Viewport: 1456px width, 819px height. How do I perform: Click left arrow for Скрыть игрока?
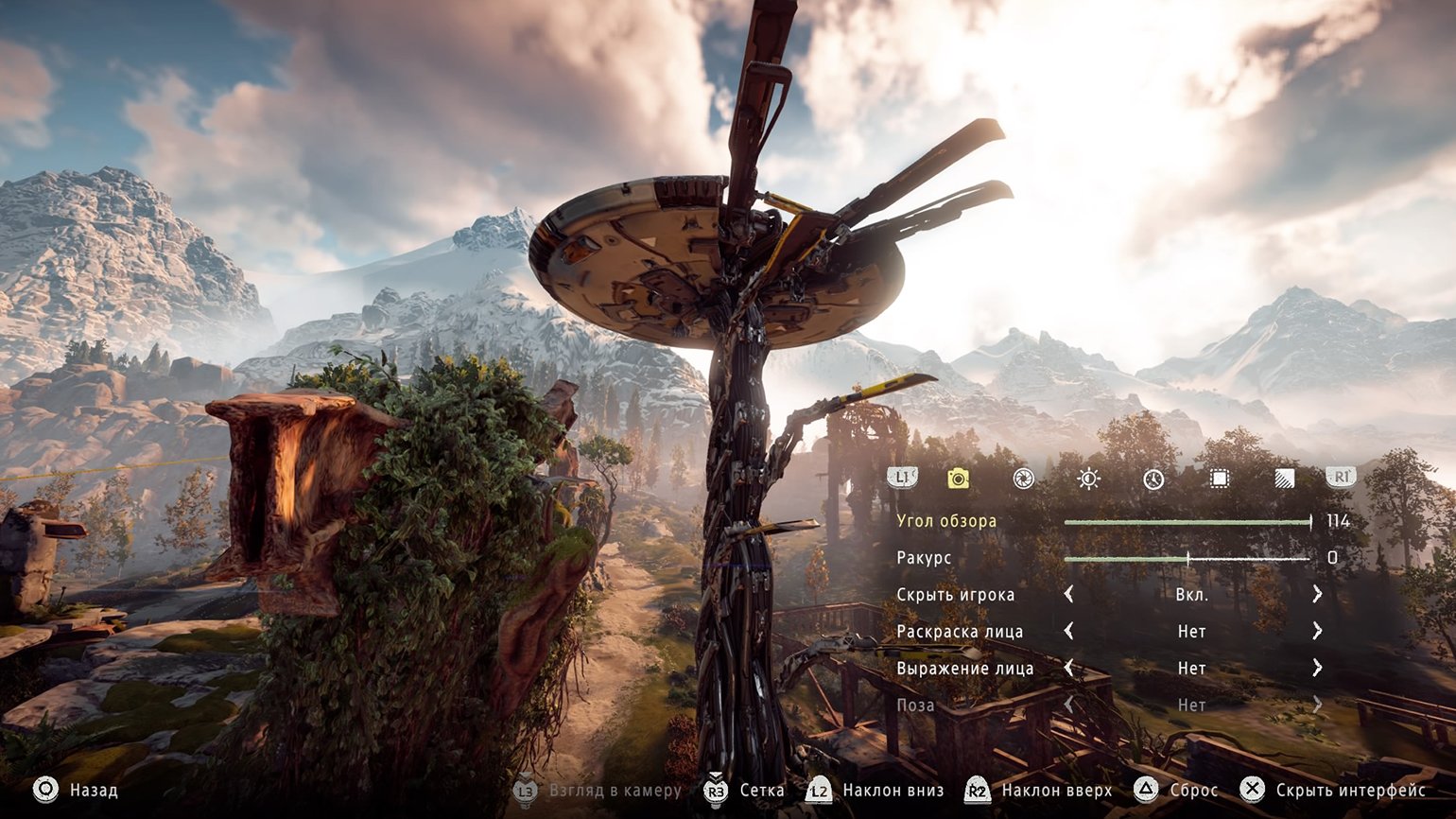[x=1069, y=595]
